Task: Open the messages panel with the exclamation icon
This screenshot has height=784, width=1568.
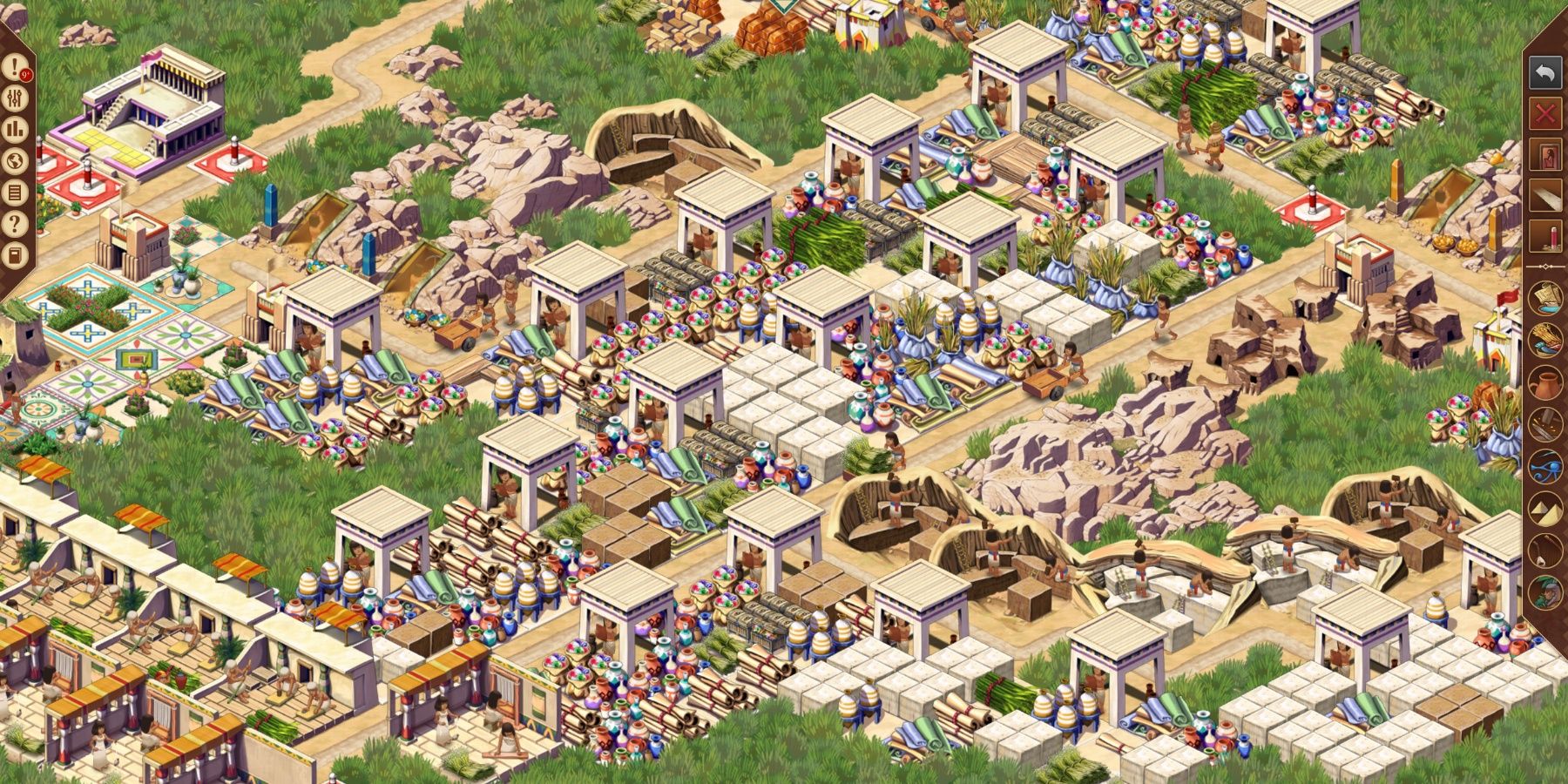Action: coord(15,68)
